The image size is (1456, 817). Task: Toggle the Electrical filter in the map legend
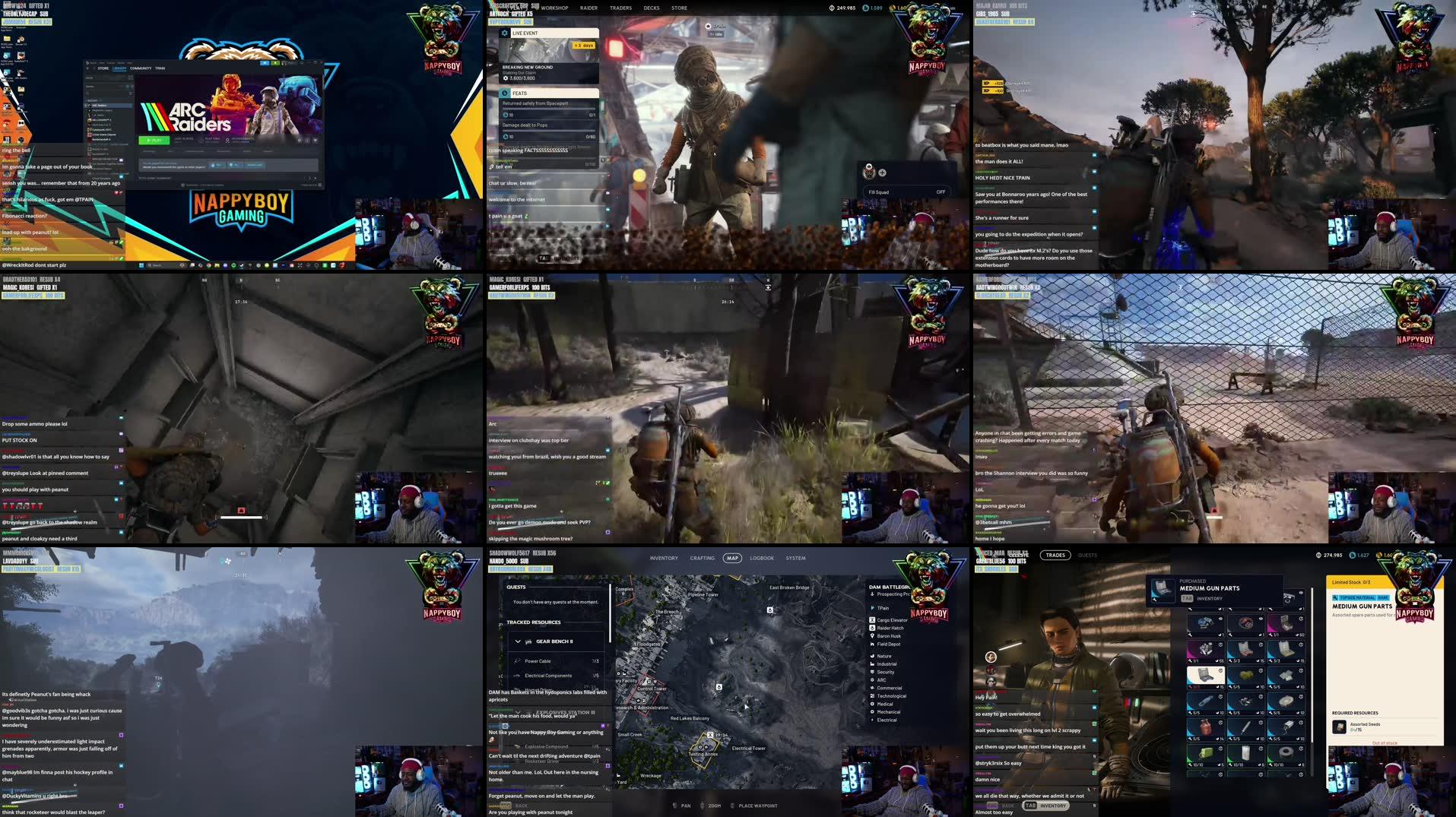click(x=872, y=720)
